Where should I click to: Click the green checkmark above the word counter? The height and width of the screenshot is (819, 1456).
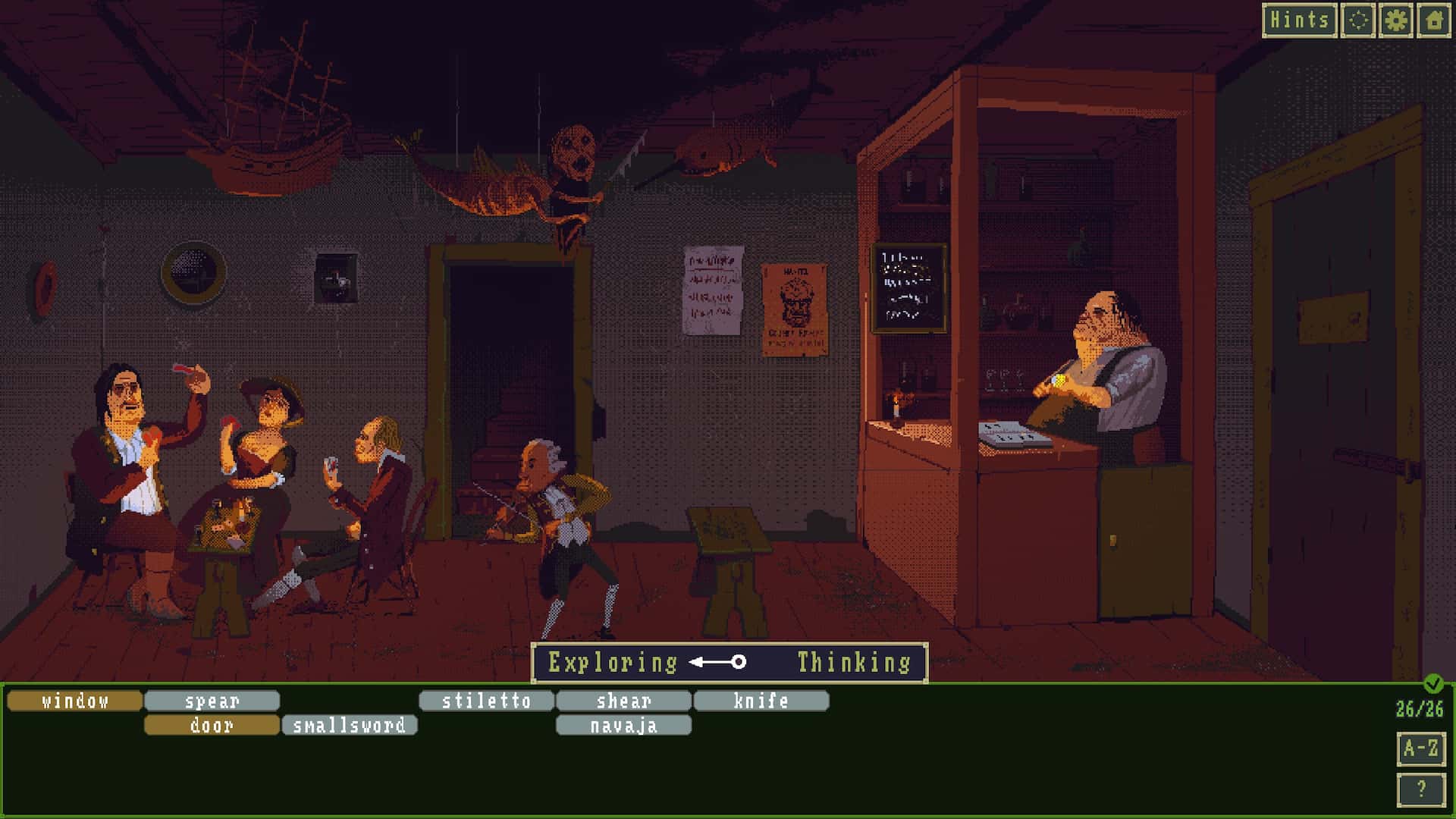1434,684
